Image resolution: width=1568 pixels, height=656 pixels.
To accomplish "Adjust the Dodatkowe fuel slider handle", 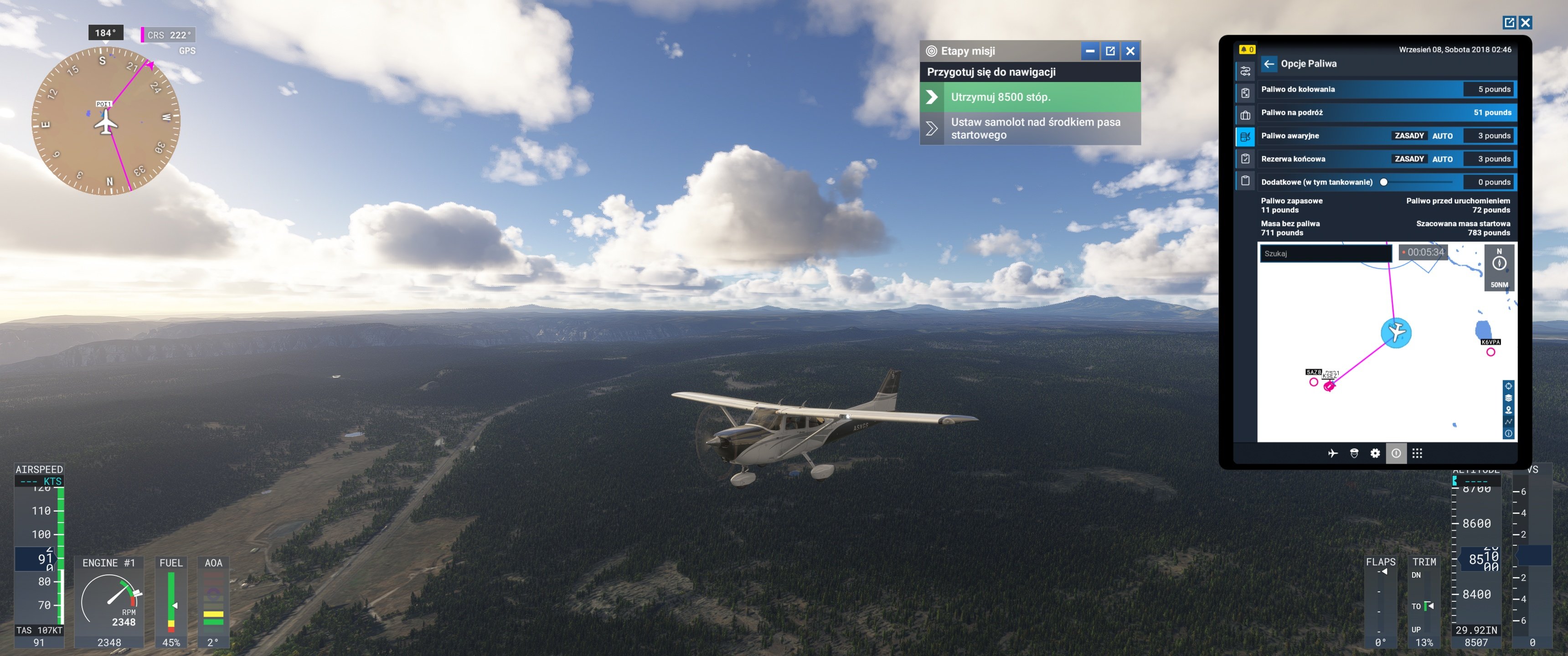I will point(1383,182).
